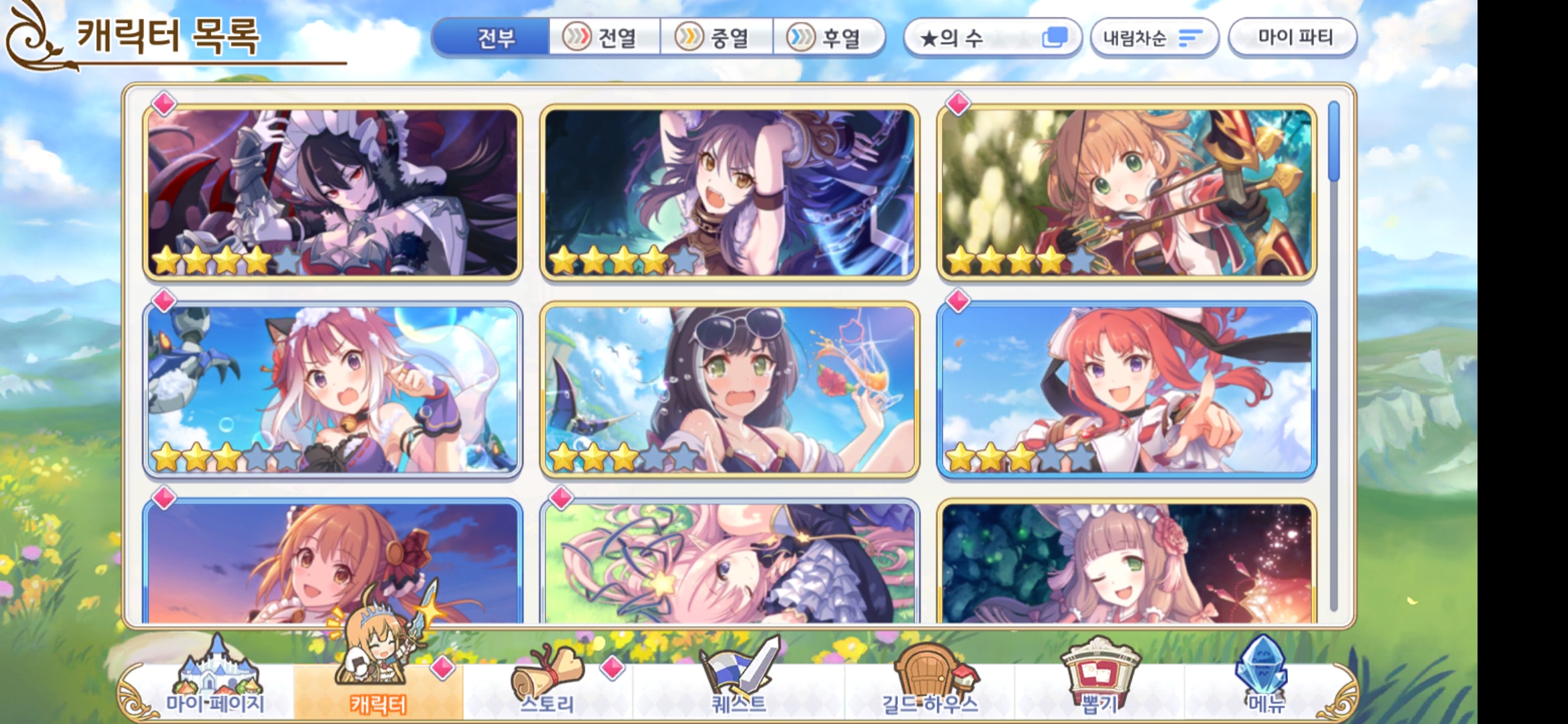Toggle the 내림차순 descending order button
This screenshot has height=724, width=1568.
point(1153,38)
